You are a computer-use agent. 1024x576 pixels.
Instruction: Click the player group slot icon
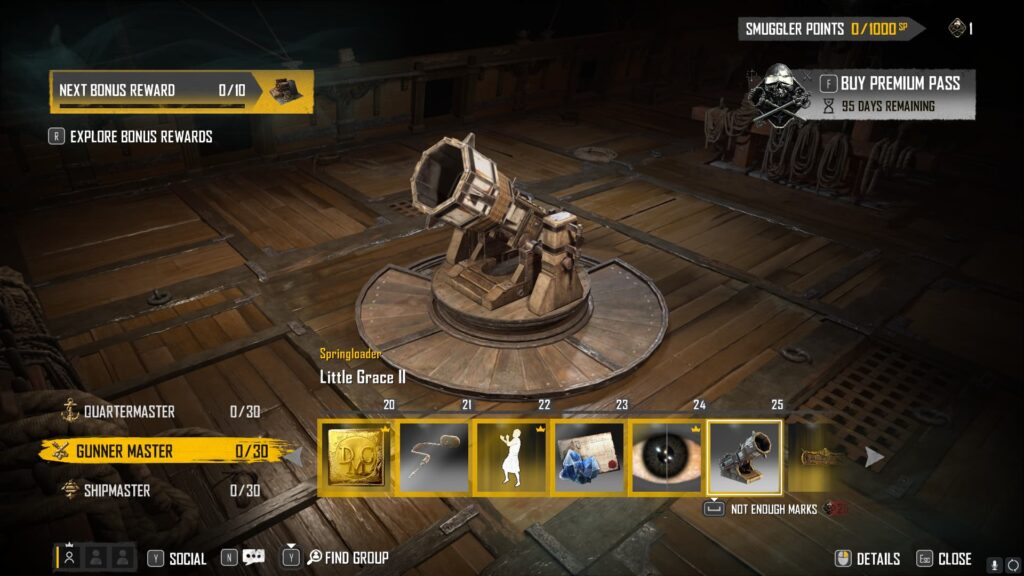(x=70, y=558)
